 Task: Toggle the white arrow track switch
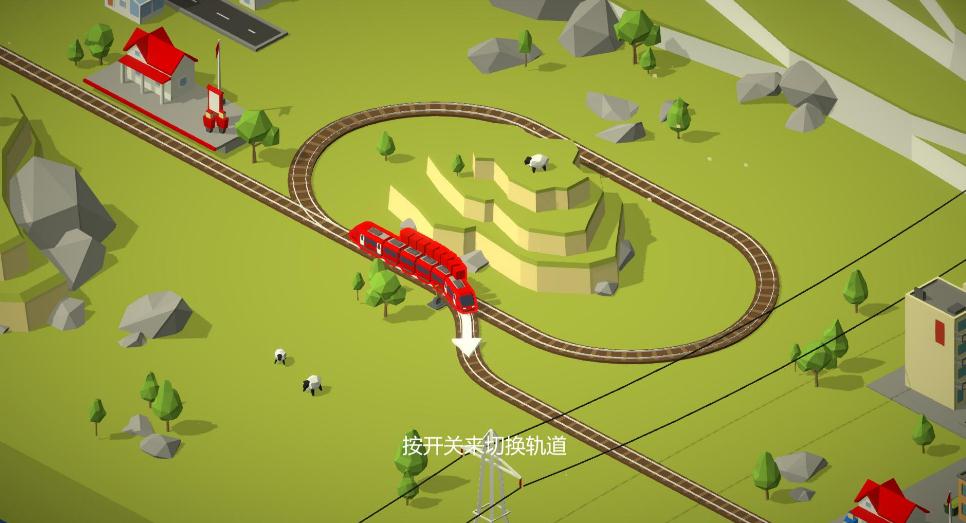point(467,337)
